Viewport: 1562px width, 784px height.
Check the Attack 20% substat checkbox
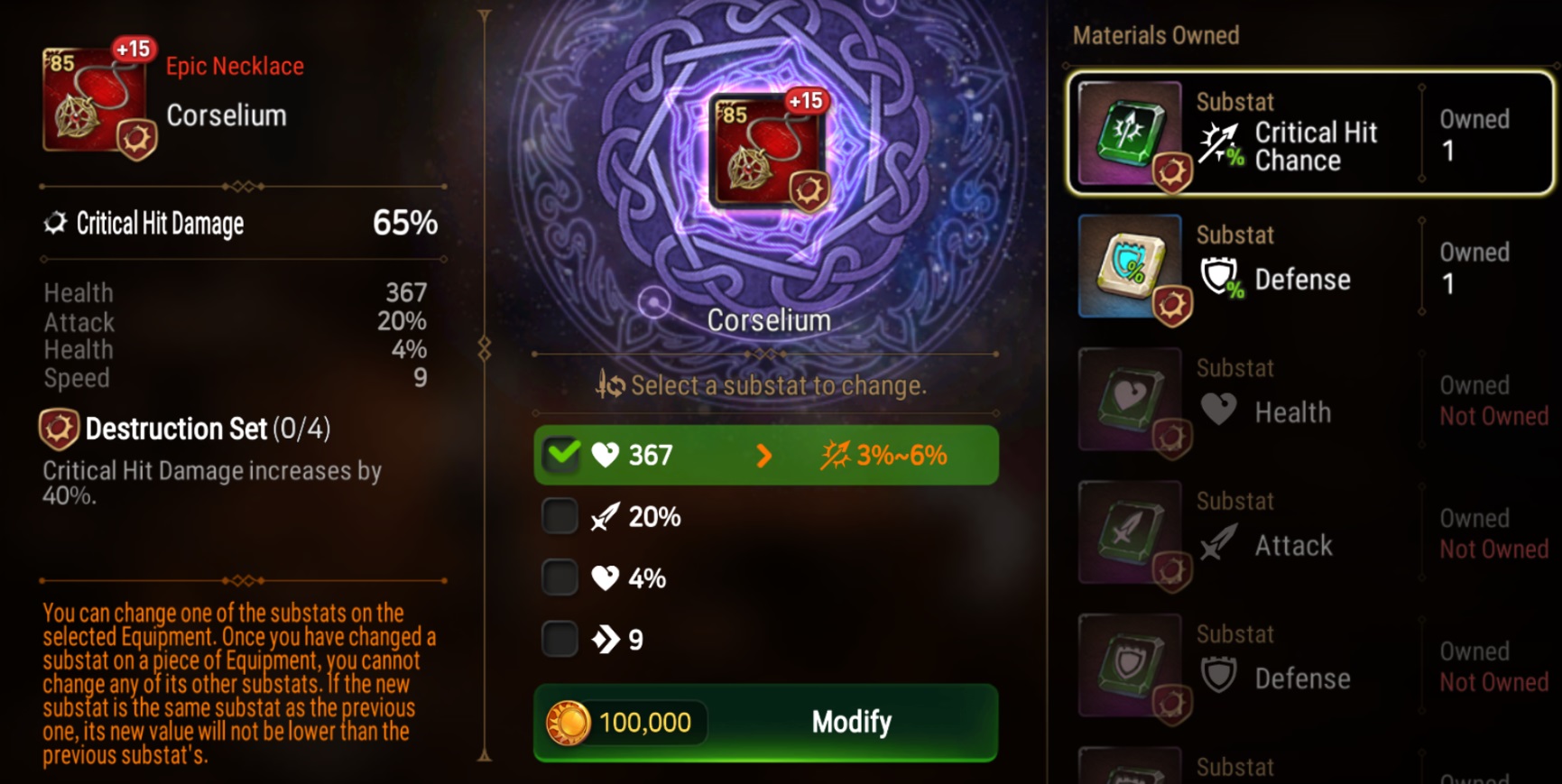point(559,516)
